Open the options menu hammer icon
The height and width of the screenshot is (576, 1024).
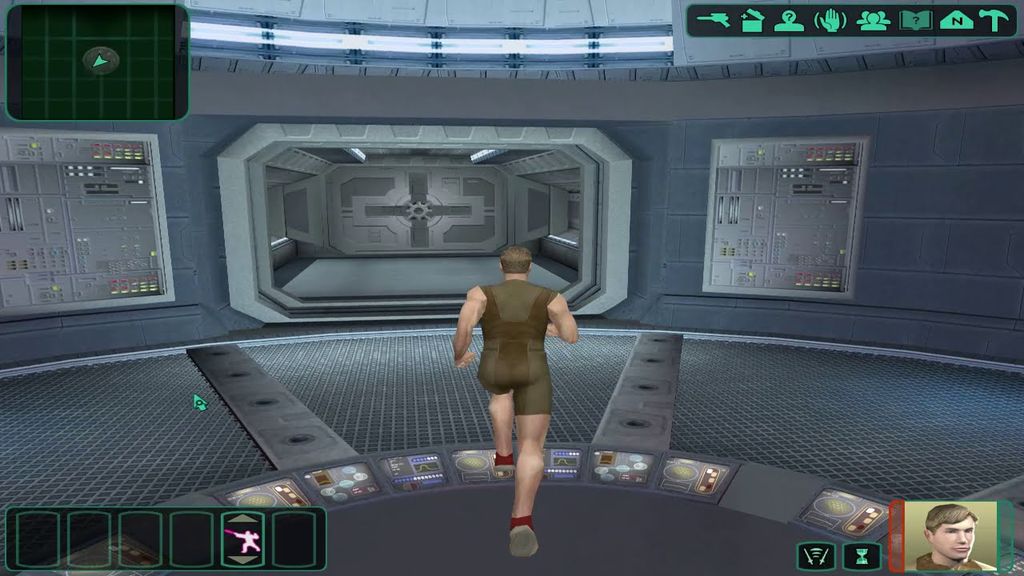pos(997,20)
